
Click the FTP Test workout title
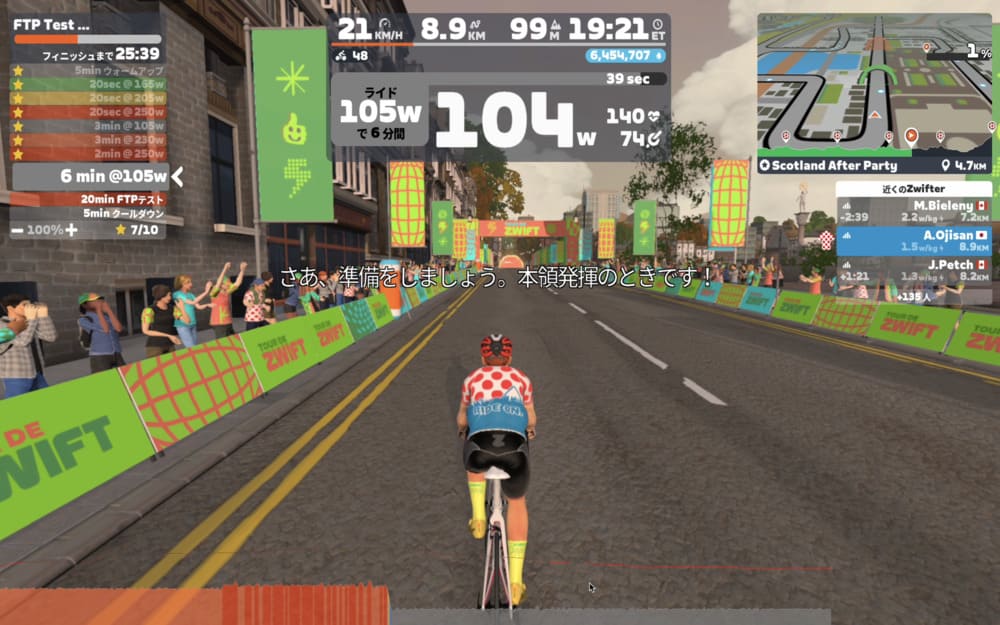coord(52,24)
